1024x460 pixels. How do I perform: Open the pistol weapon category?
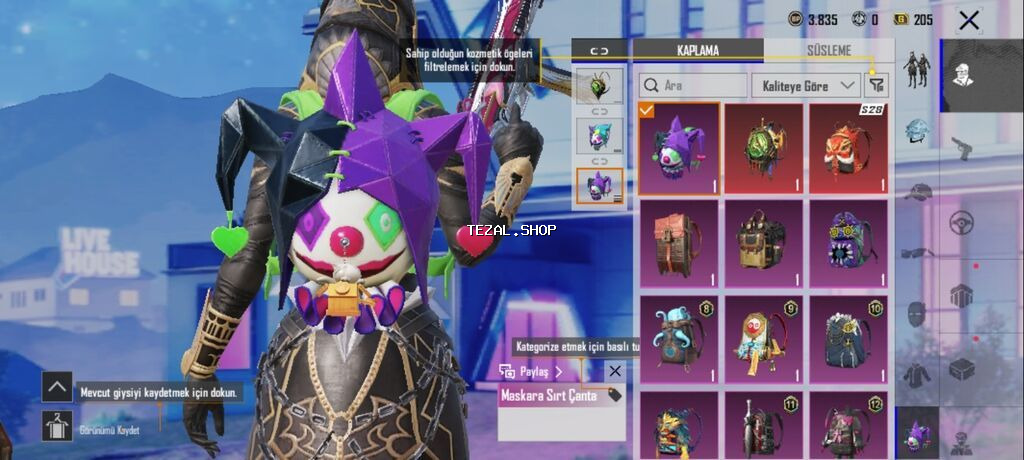coord(962,147)
